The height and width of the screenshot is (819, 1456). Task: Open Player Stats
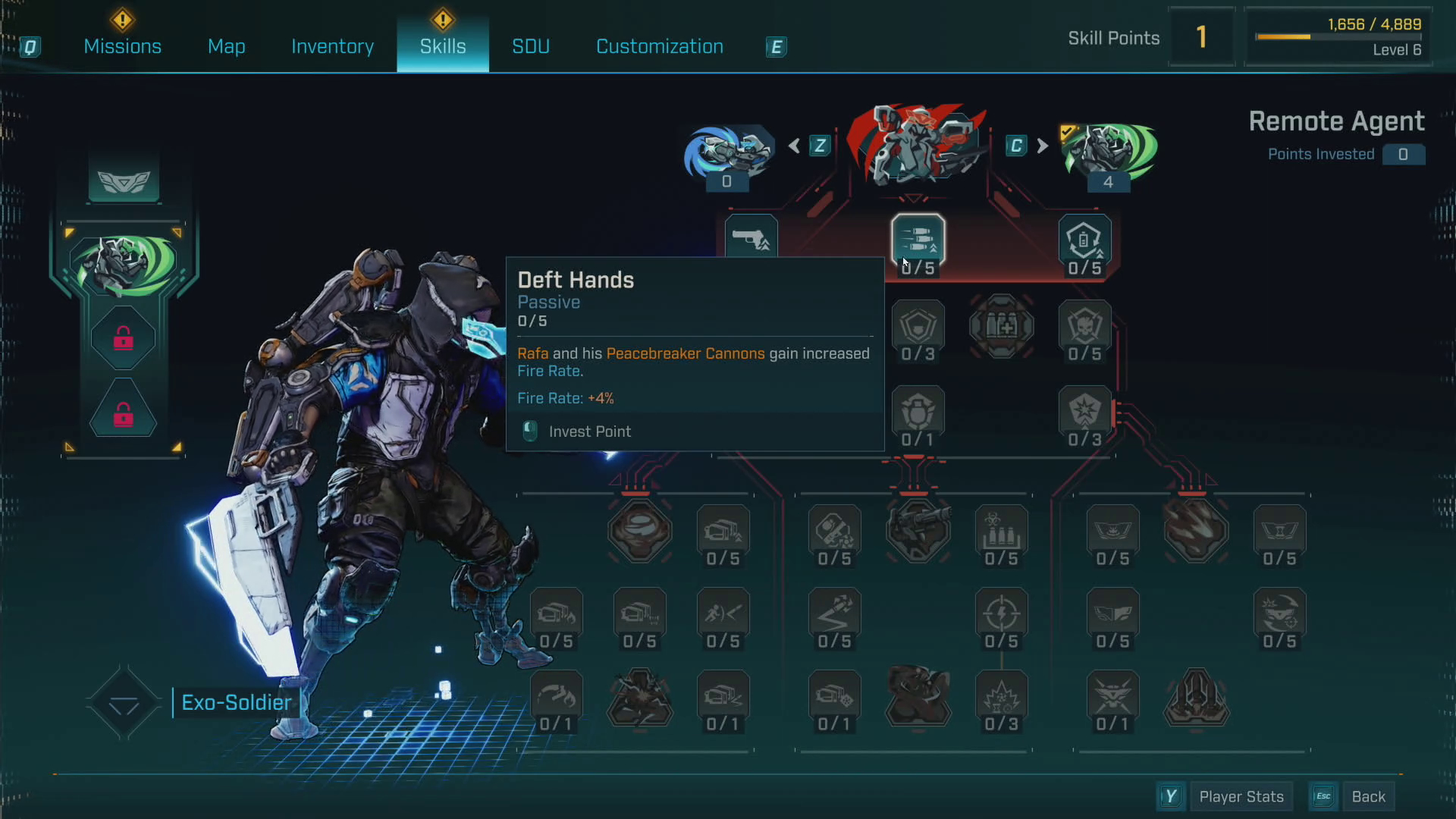(1241, 796)
